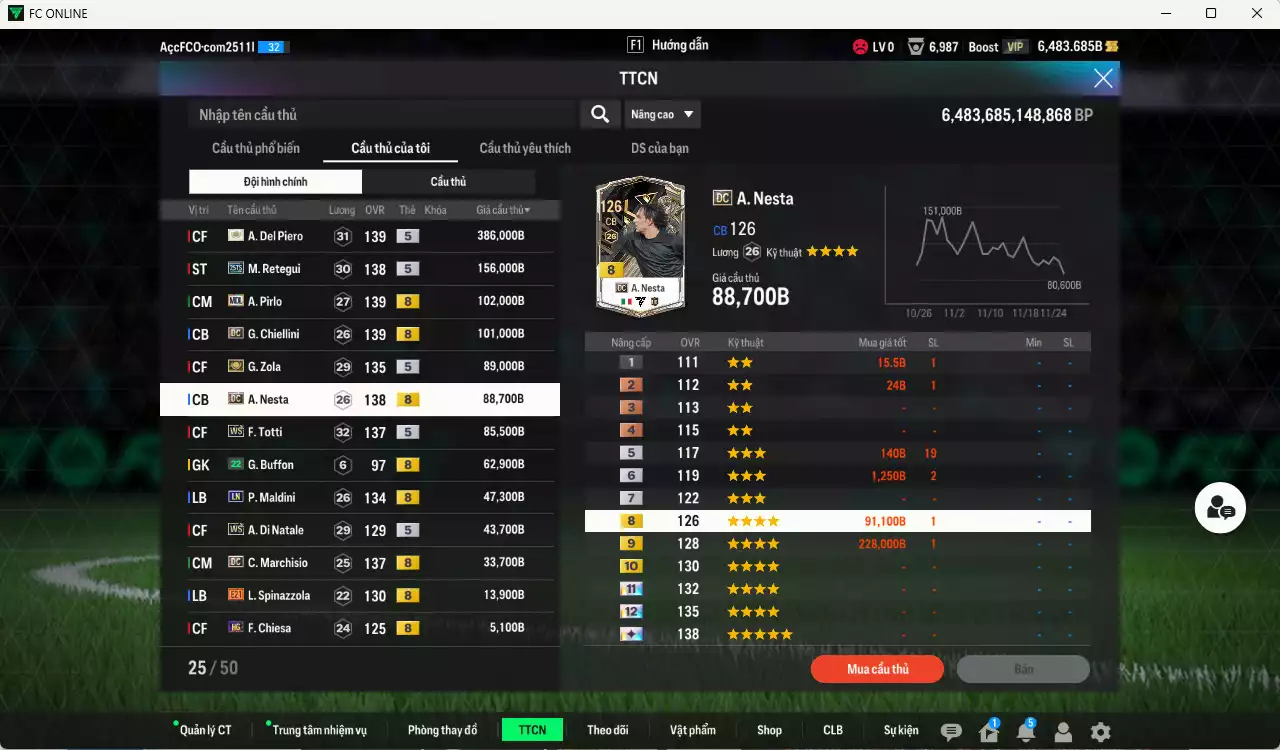The height and width of the screenshot is (750, 1280).
Task: Open the notification bell icon
Action: click(1025, 732)
